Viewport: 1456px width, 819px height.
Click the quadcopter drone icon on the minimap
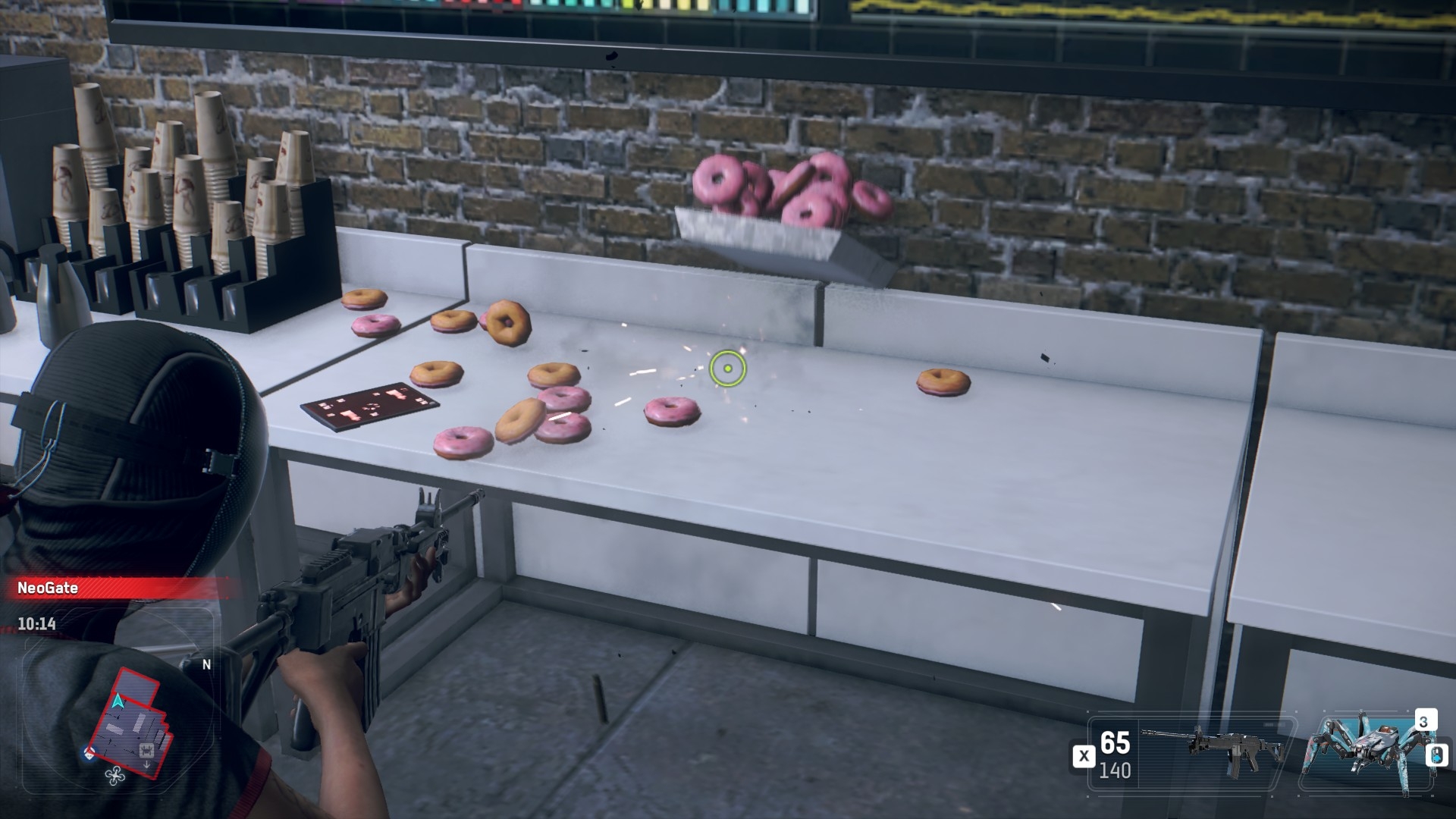pos(116,775)
